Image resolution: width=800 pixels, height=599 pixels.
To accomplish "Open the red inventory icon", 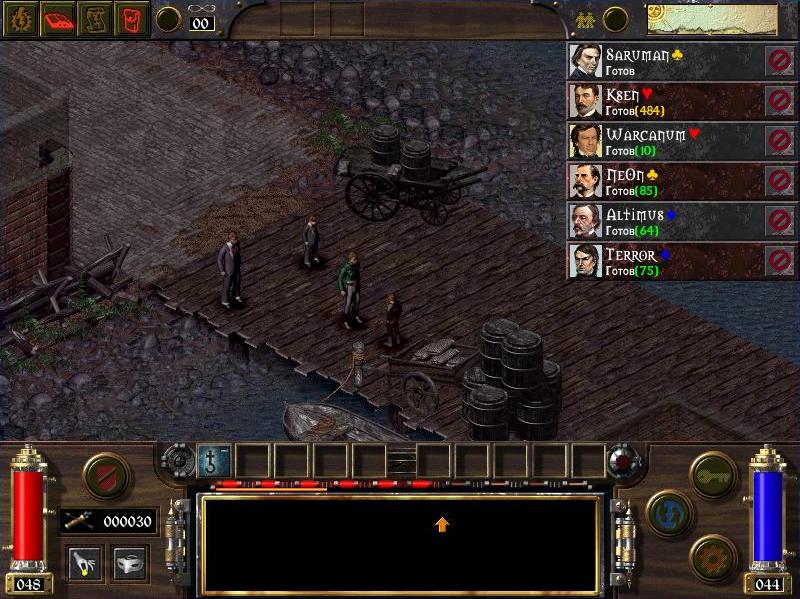I will 131,19.
